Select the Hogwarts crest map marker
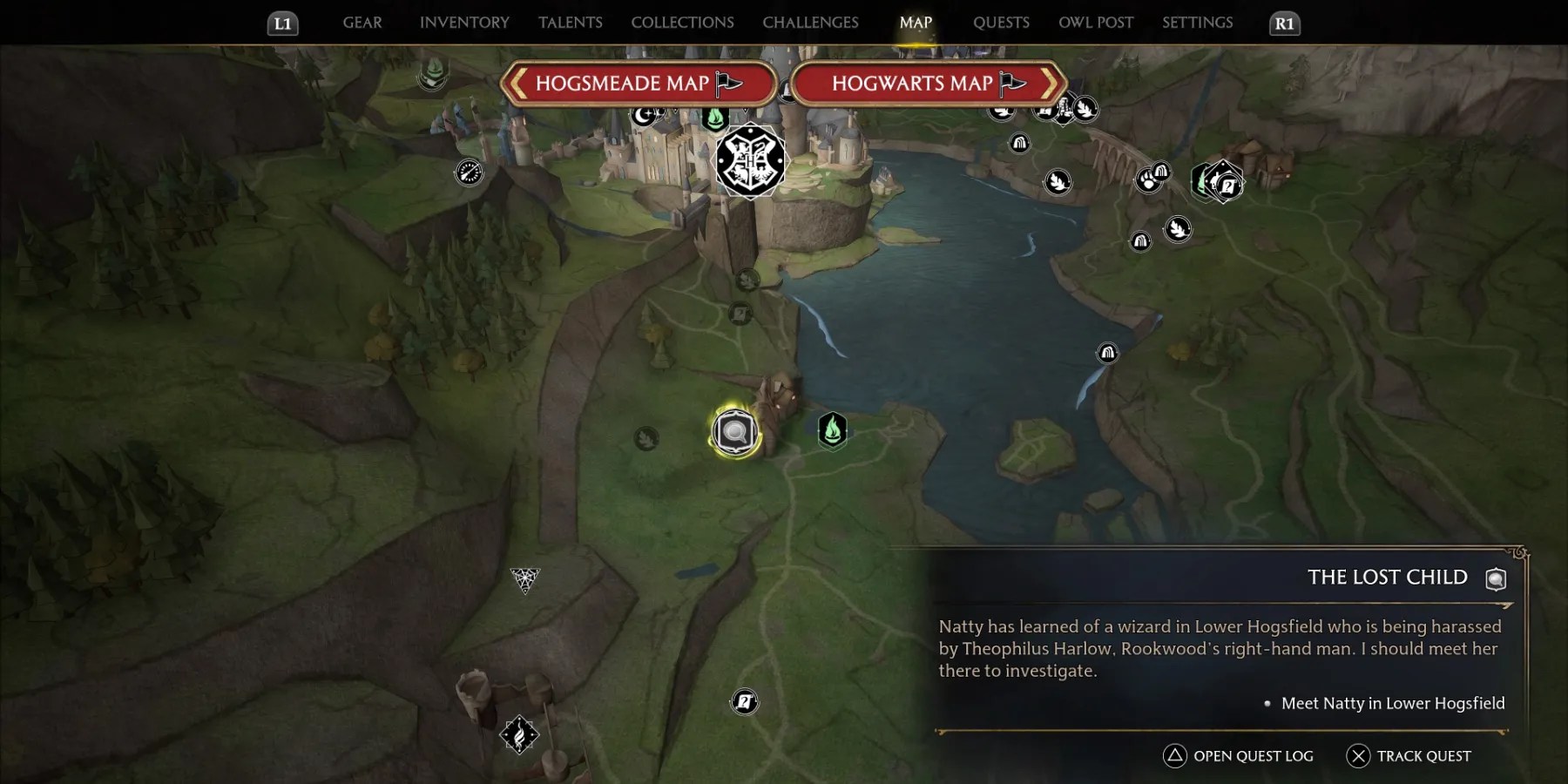 click(749, 161)
